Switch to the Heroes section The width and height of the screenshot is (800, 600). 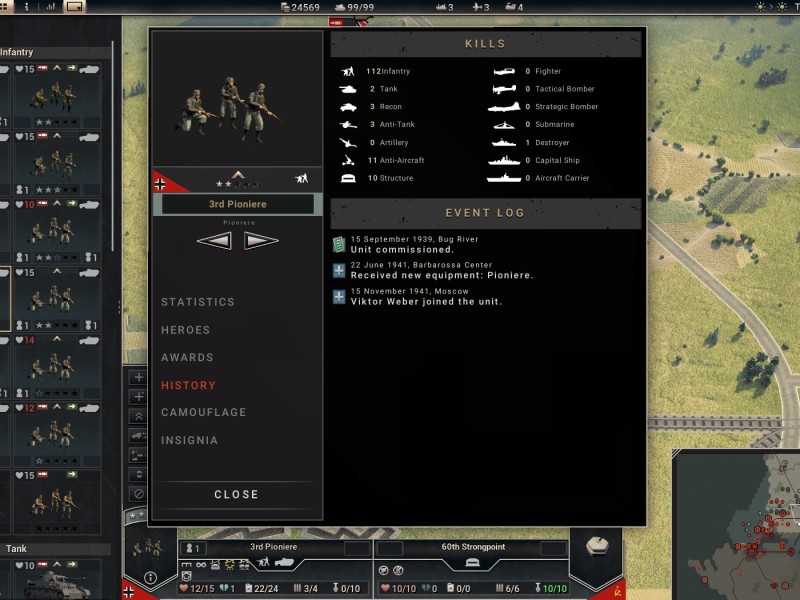tap(186, 330)
